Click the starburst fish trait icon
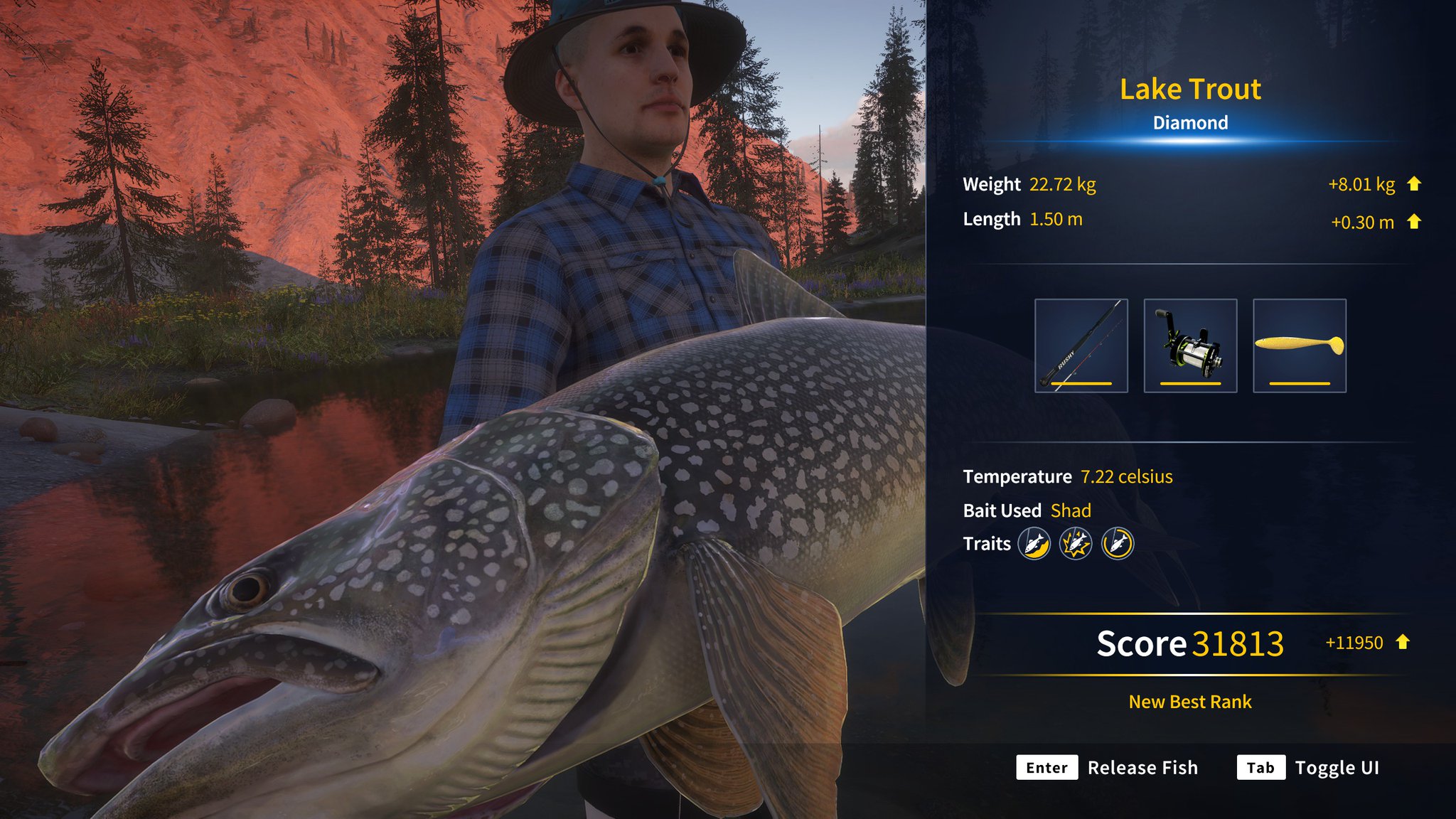Image resolution: width=1456 pixels, height=819 pixels. tap(1075, 544)
